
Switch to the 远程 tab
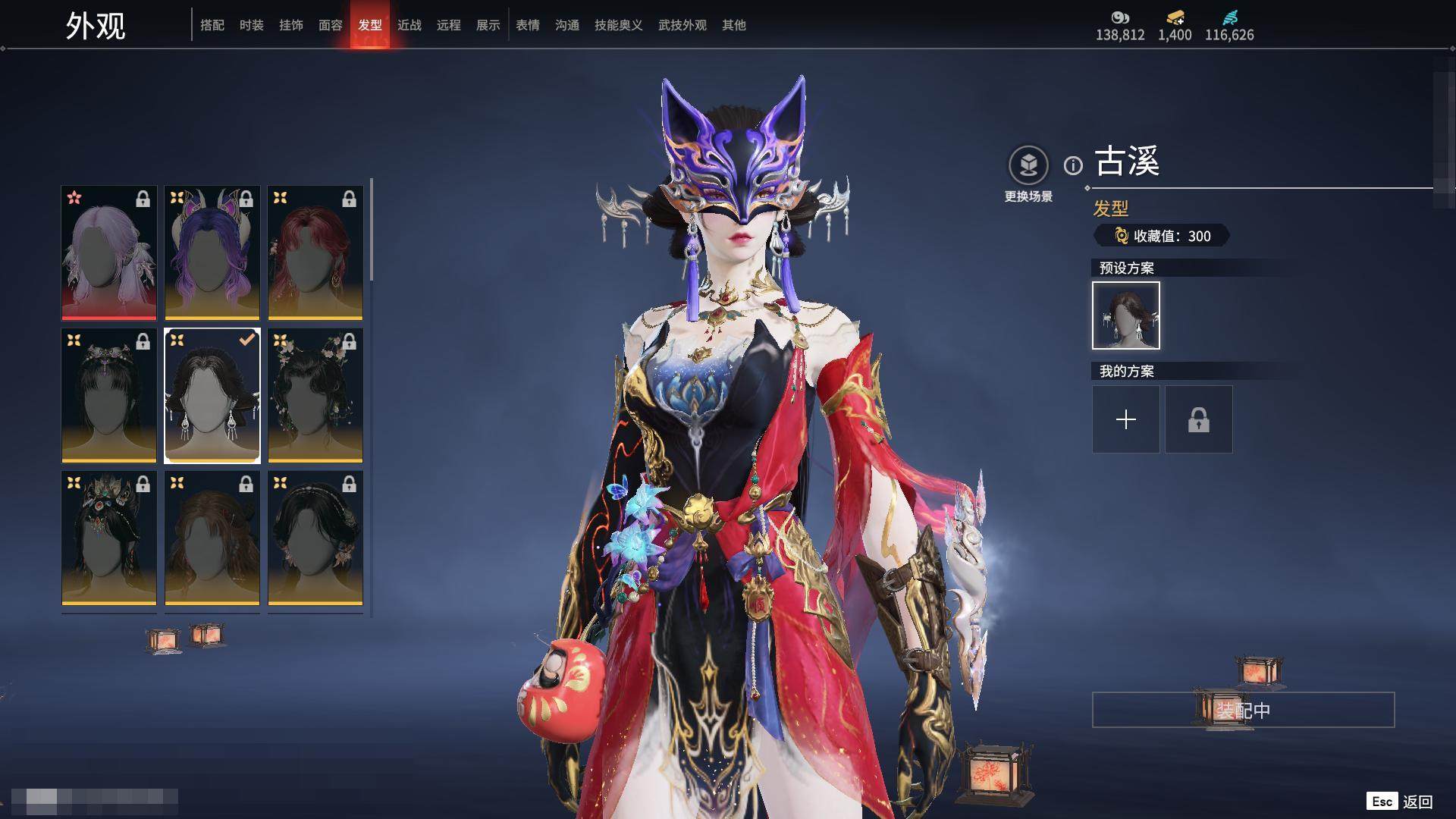(x=449, y=25)
